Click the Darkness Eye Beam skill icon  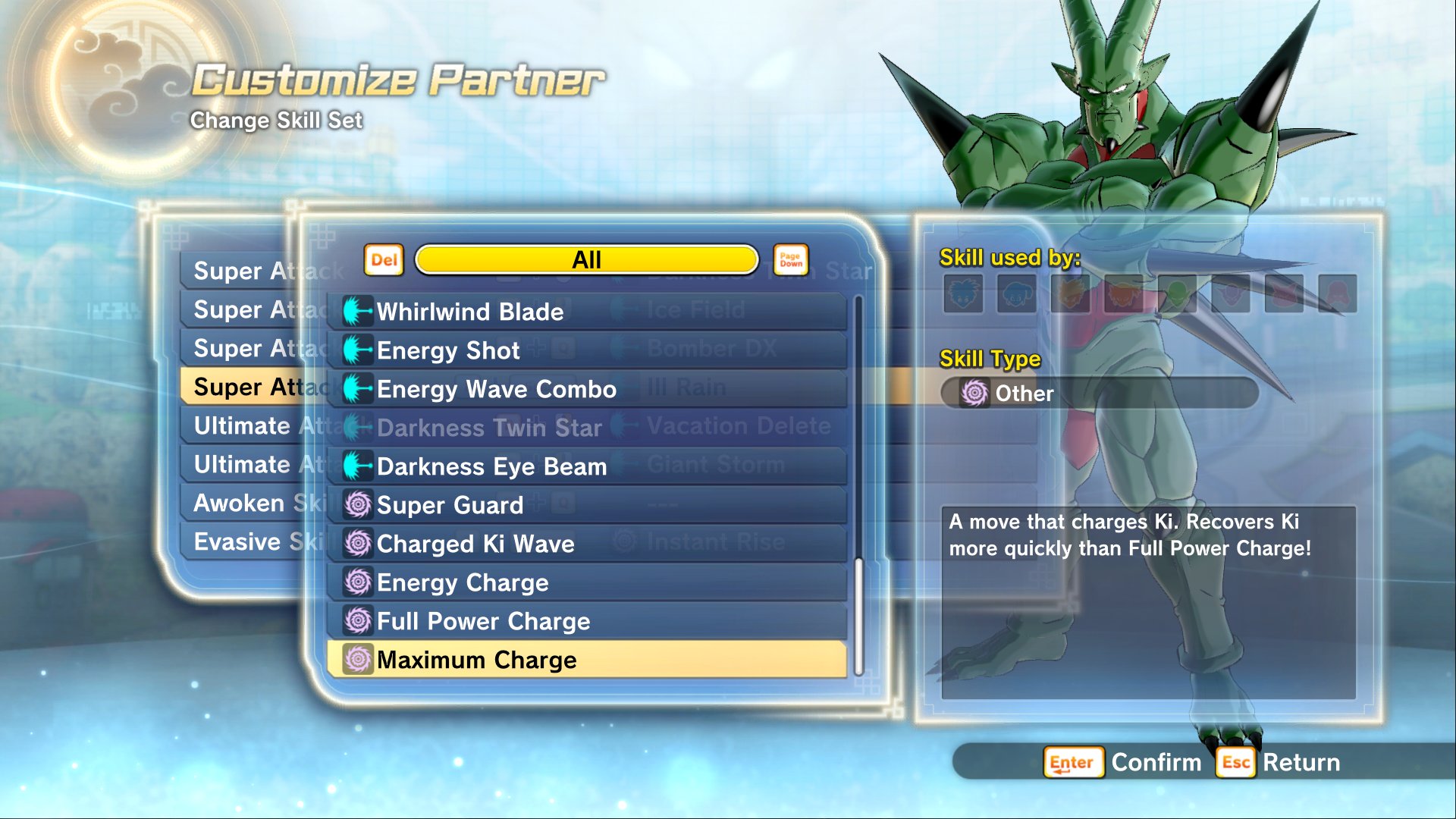[x=357, y=466]
